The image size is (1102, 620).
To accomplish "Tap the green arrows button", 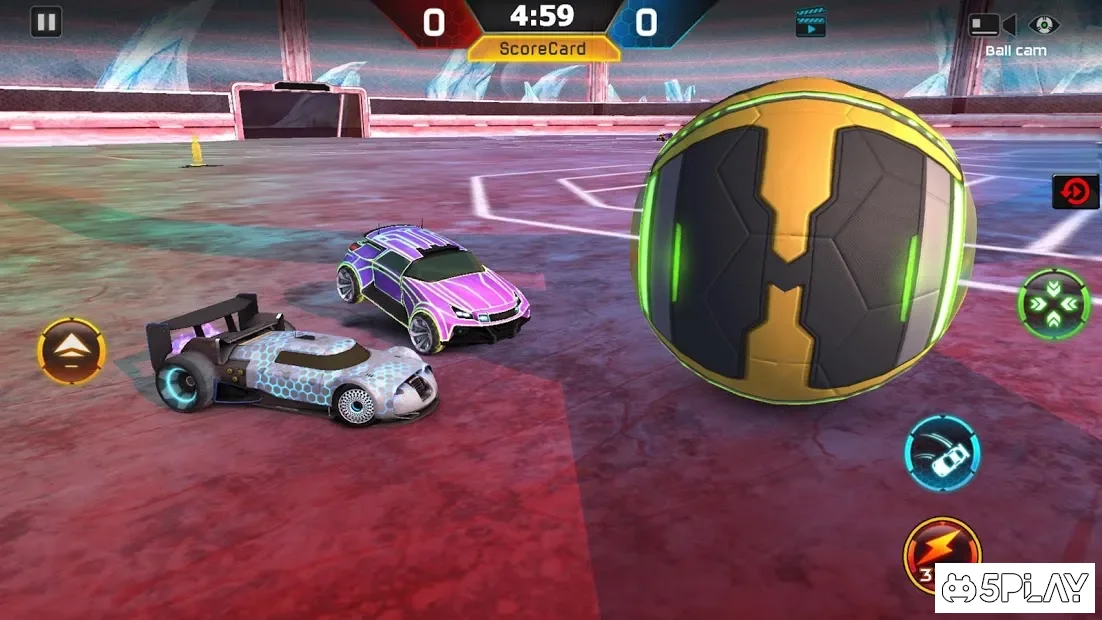I will (1053, 303).
